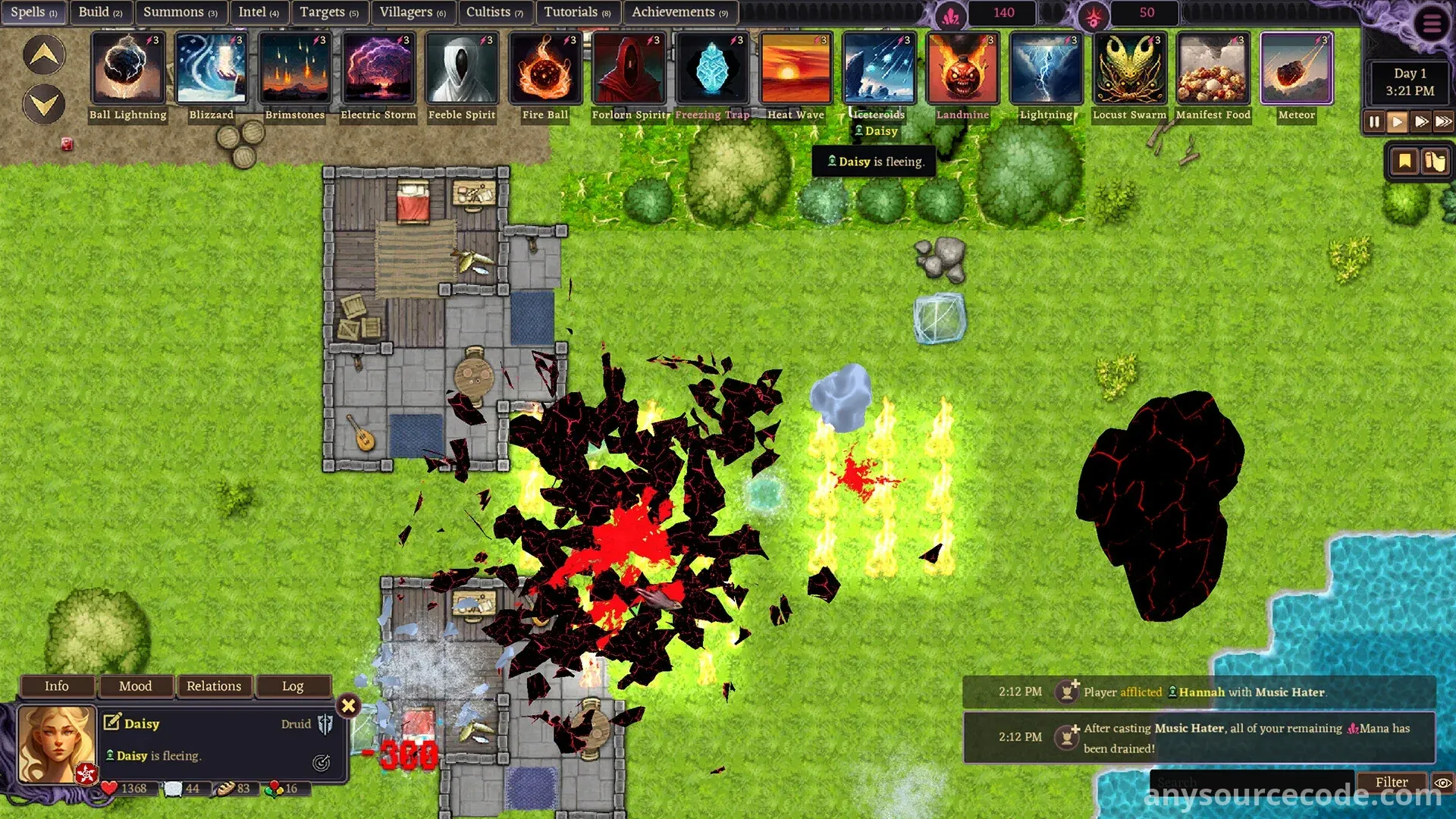Set game speed to fast forward
Viewport: 1456px width, 819px height.
(x=1421, y=121)
